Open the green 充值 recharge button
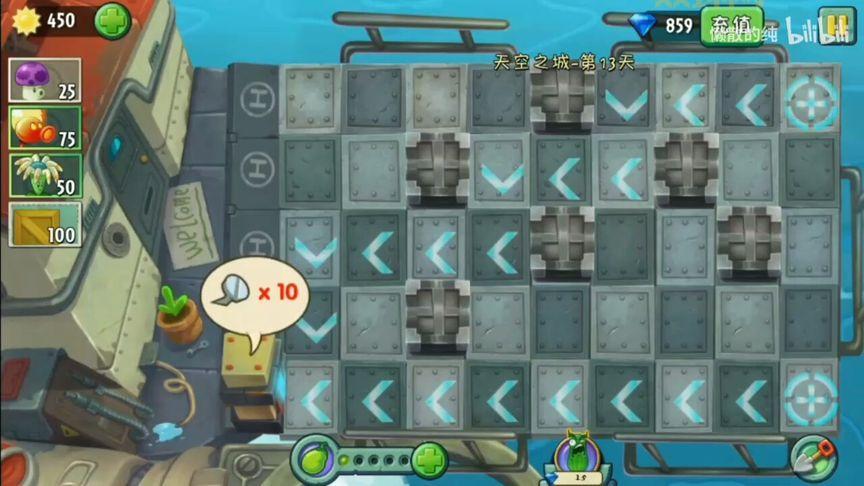 tap(731, 25)
